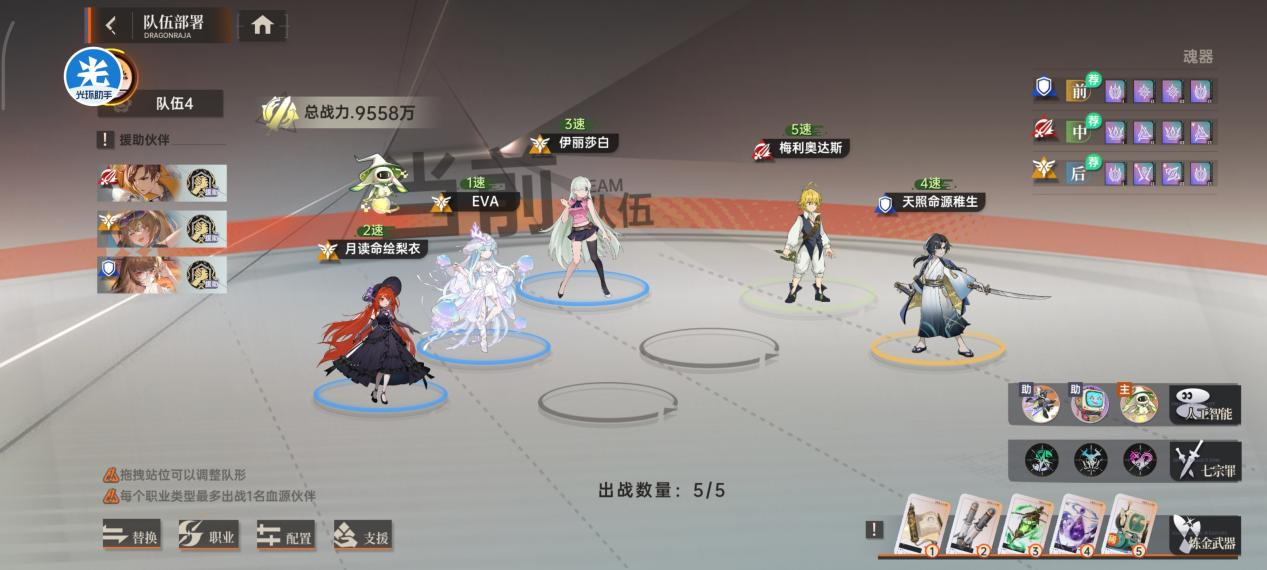Open the 职业 class button
The width and height of the screenshot is (1267, 570).
click(x=208, y=536)
